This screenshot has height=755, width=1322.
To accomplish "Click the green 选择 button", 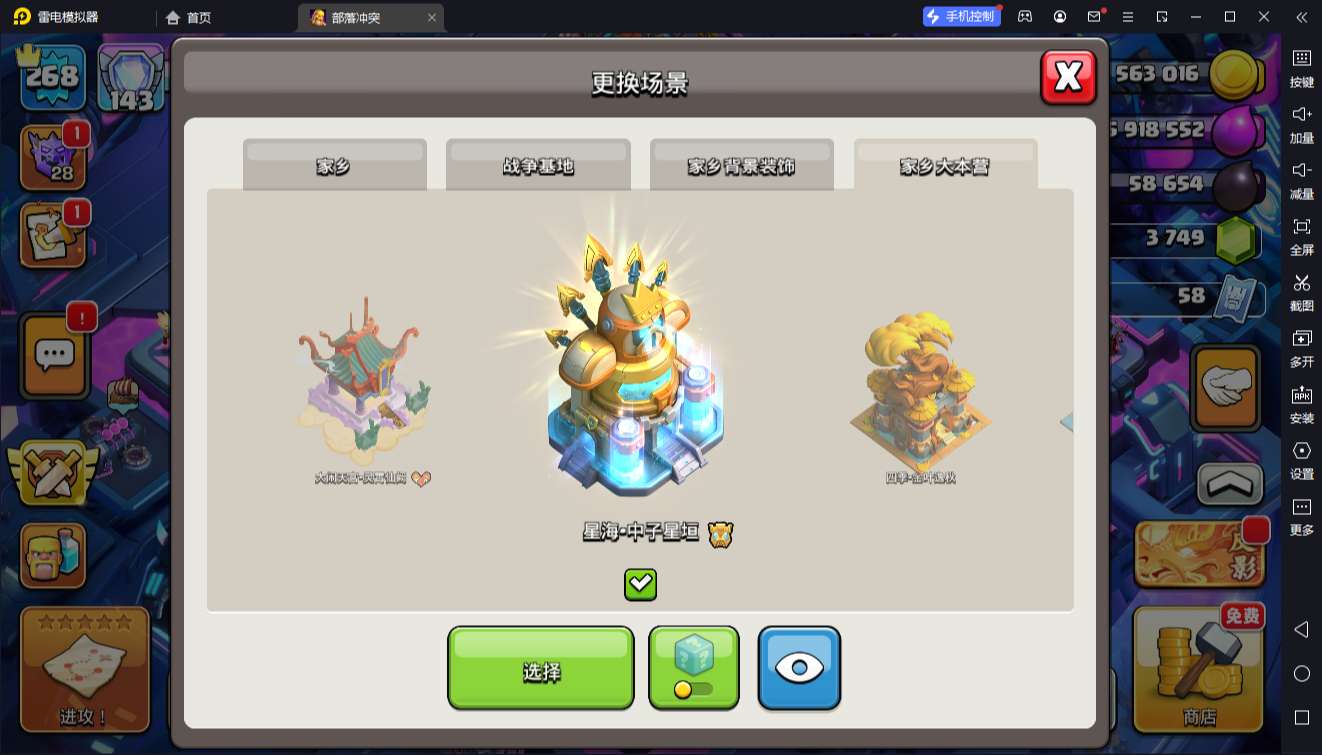I will (540, 668).
